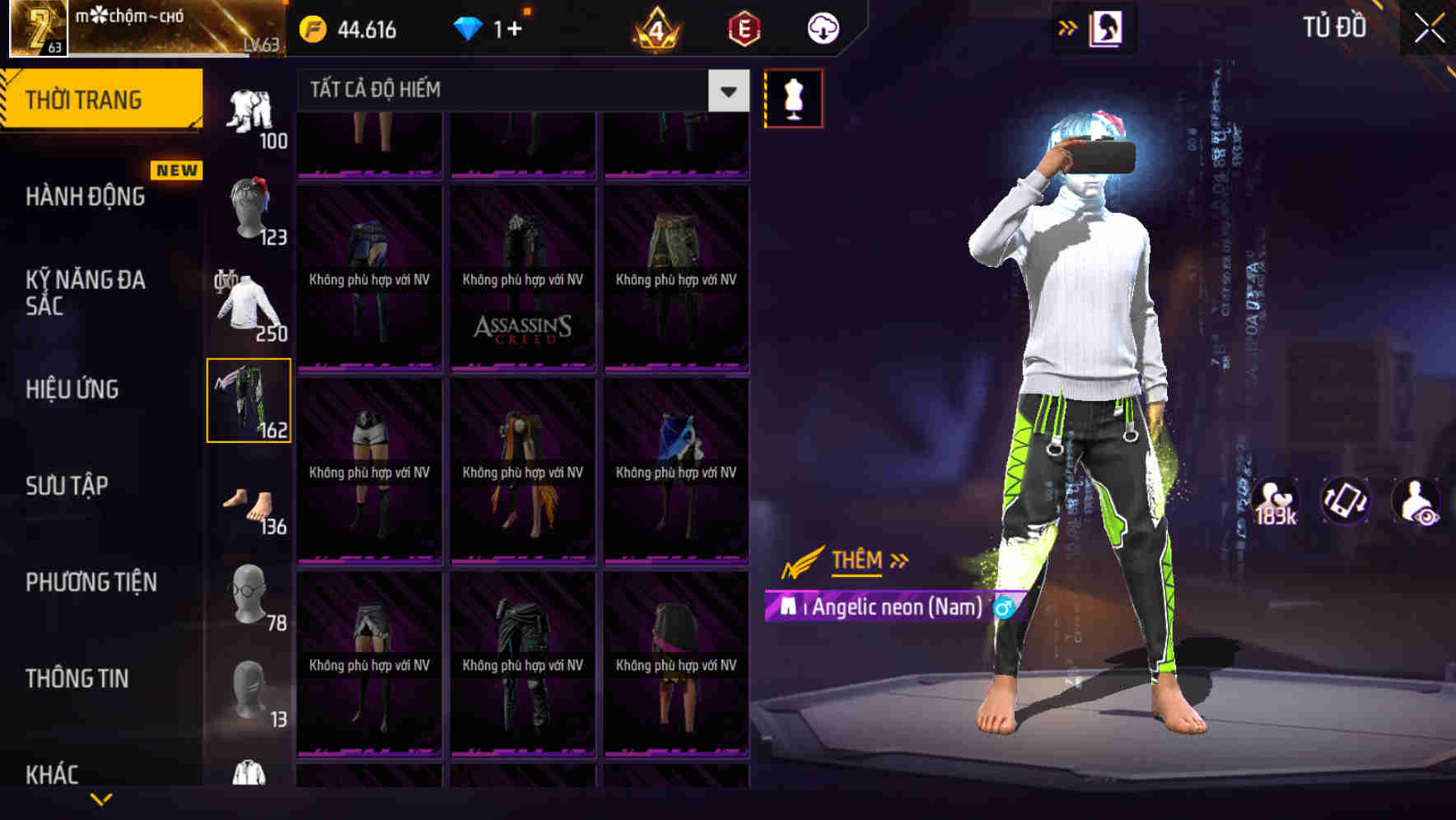1456x820 pixels.
Task: Click the cloud save icon at the top
Action: click(x=823, y=27)
